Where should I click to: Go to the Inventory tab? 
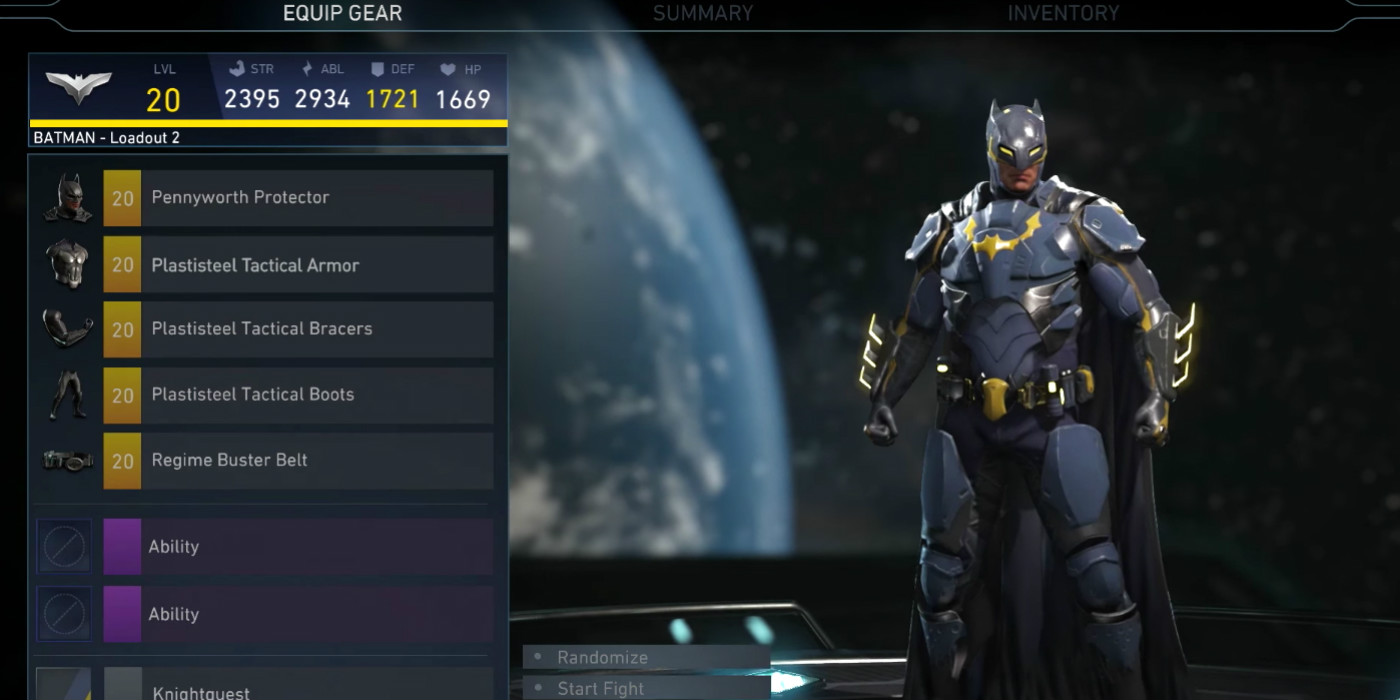coord(1062,14)
